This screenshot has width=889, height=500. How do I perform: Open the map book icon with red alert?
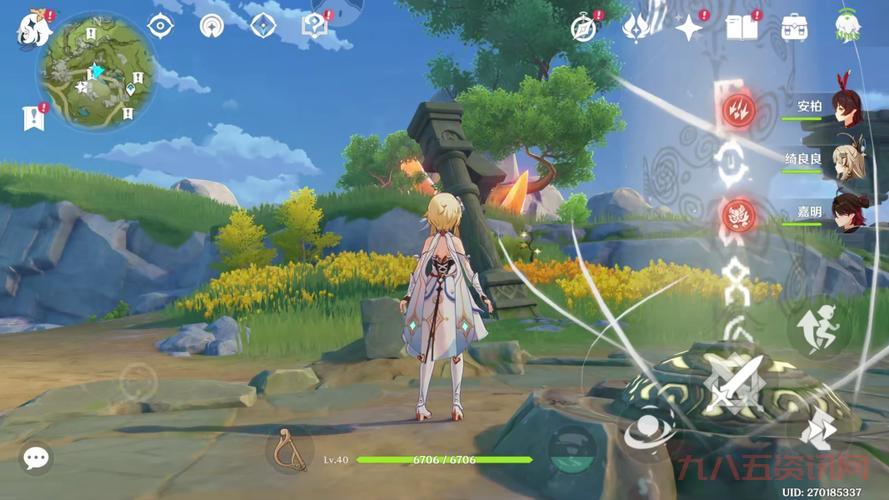coord(315,25)
